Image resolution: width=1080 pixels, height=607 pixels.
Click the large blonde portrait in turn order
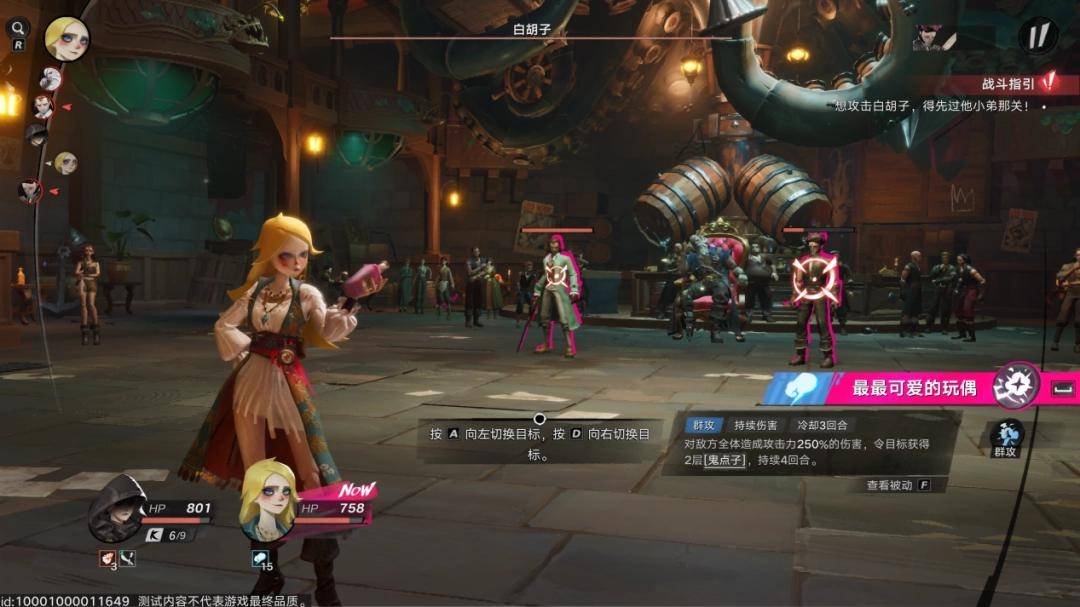[66, 38]
